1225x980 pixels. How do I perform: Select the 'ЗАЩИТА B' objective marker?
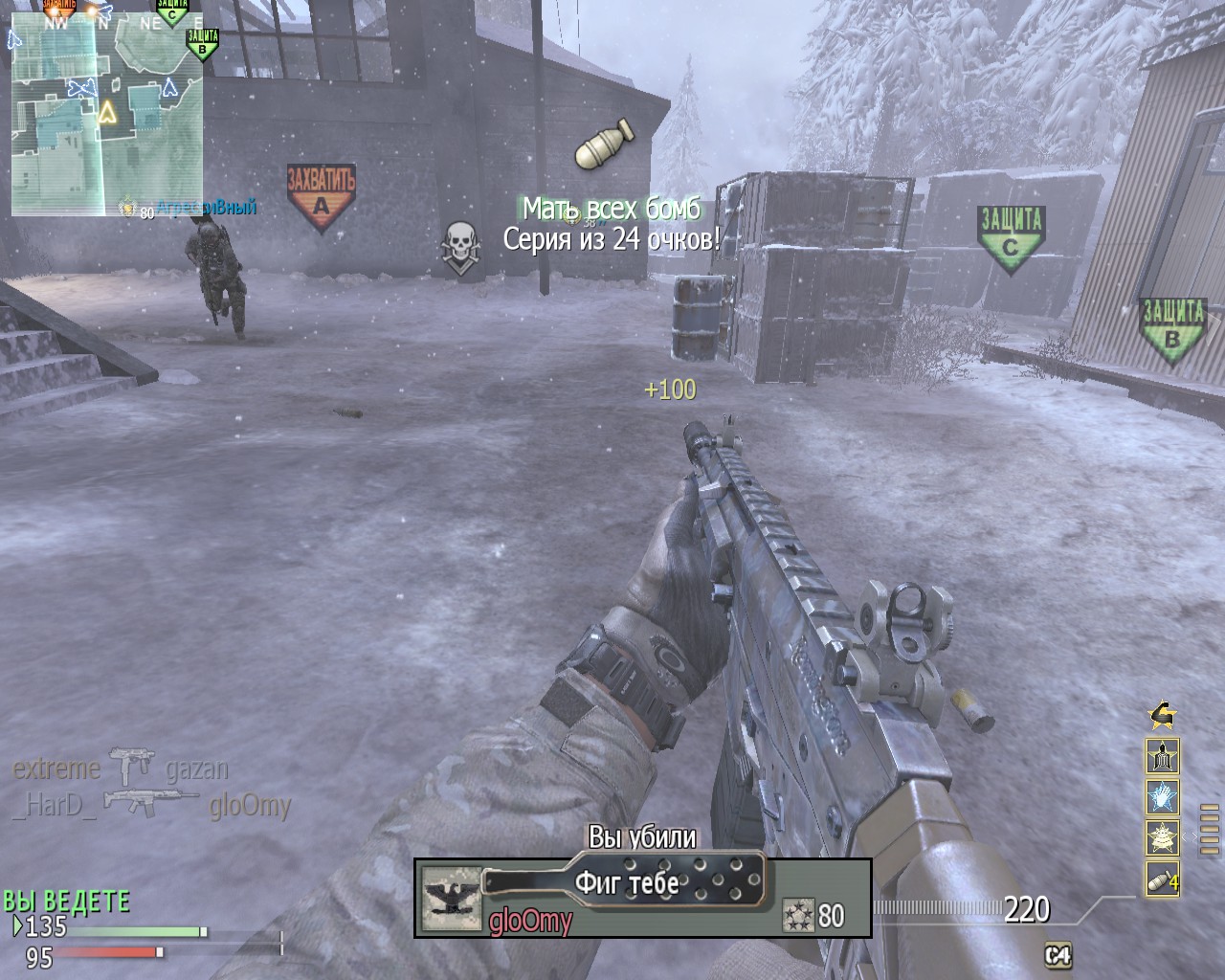(x=1171, y=322)
